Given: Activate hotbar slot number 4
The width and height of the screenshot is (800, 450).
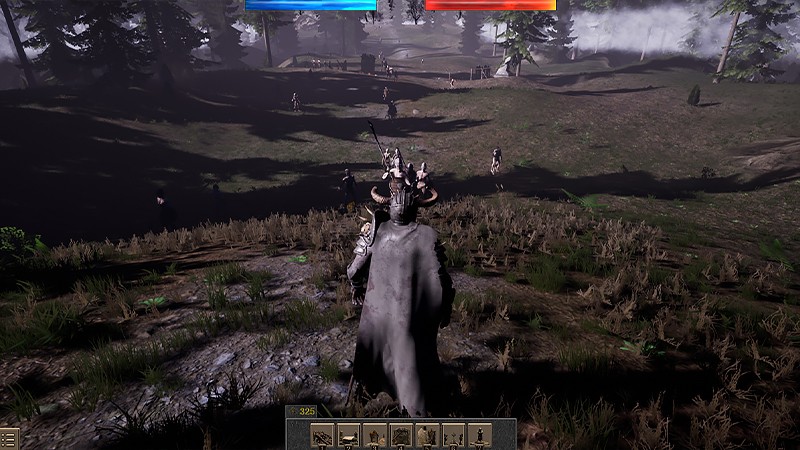Looking at the screenshot, I should [401, 435].
